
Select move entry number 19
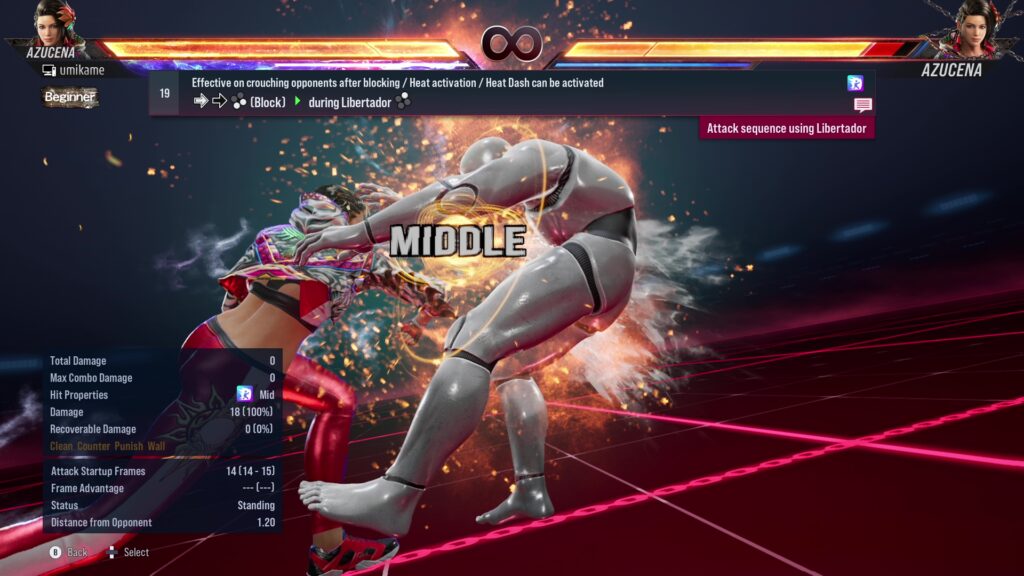(x=164, y=93)
